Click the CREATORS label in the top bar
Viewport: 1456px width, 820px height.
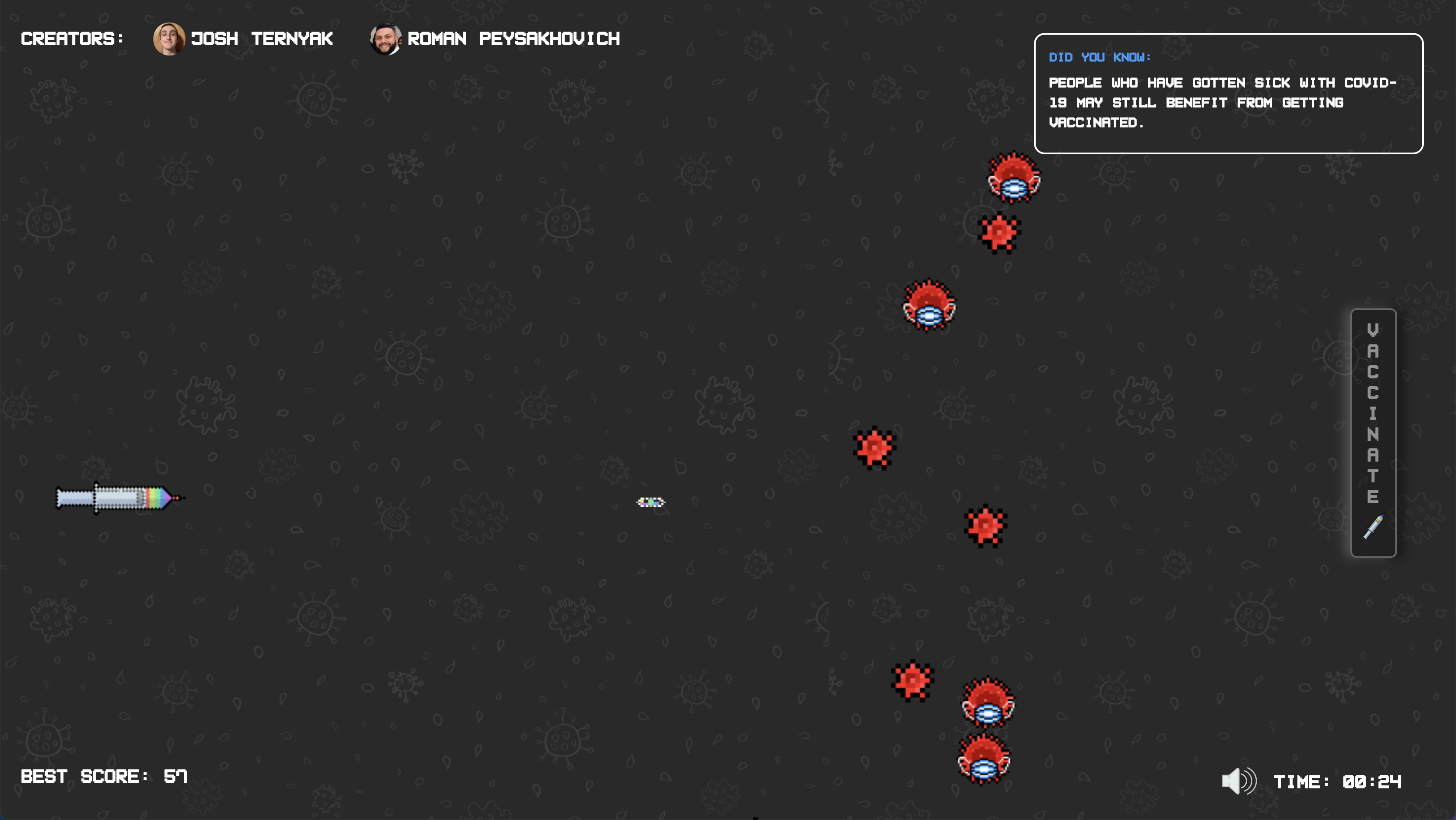72,39
